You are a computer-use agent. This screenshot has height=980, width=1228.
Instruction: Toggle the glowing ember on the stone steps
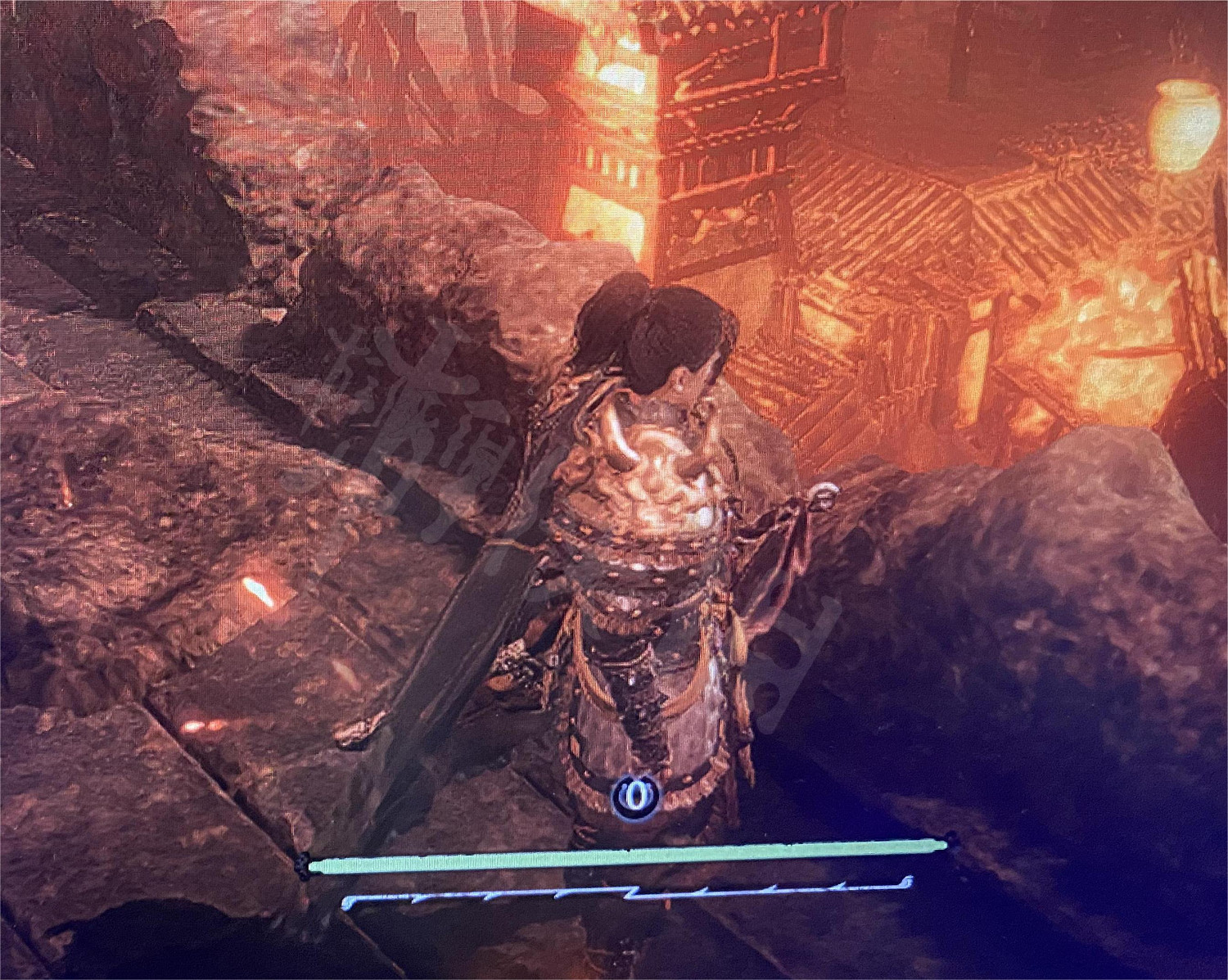(262, 589)
